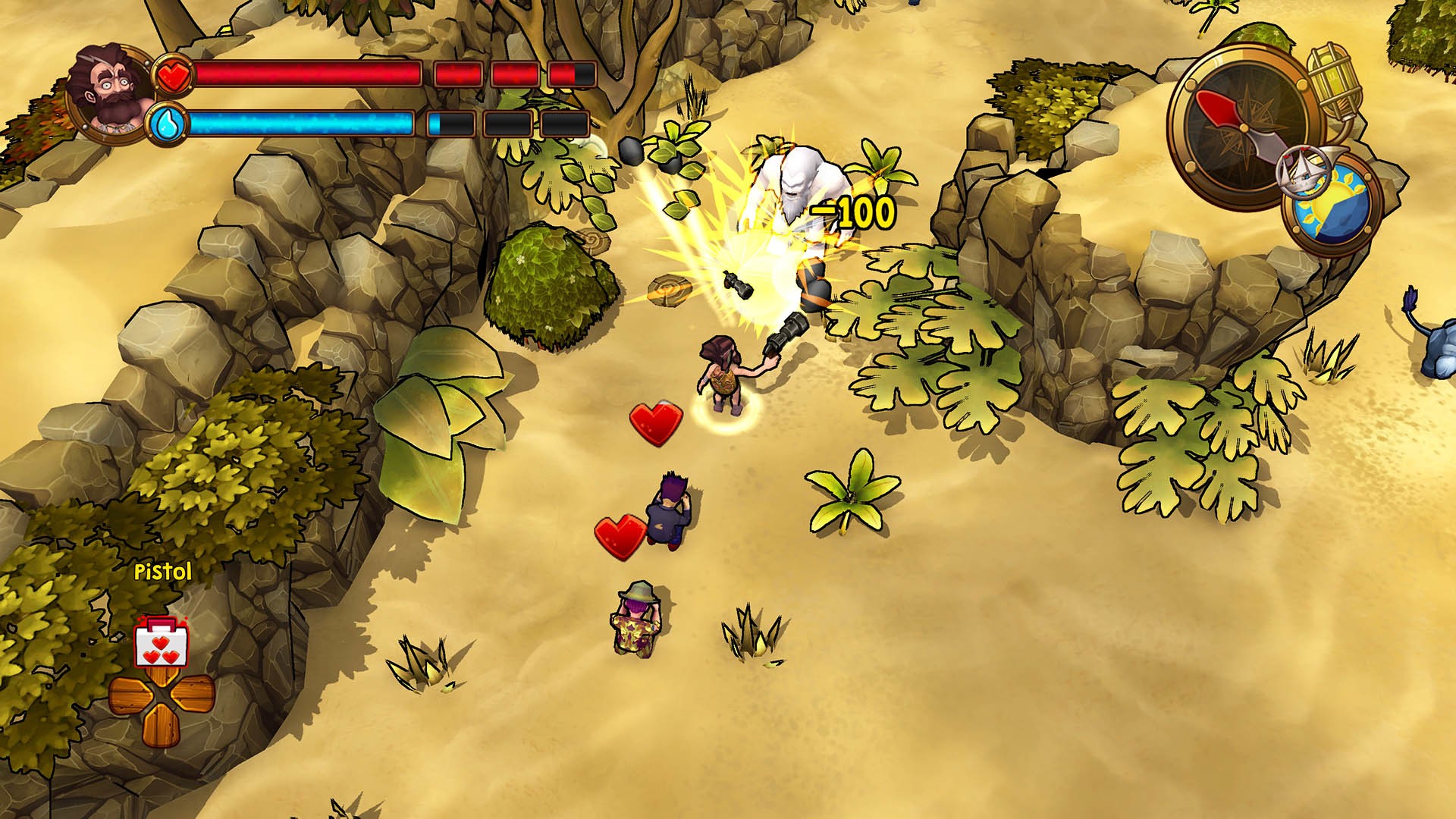Select the heart icon beside the health bar
Viewport: 1456px width, 819px height.
[x=174, y=74]
